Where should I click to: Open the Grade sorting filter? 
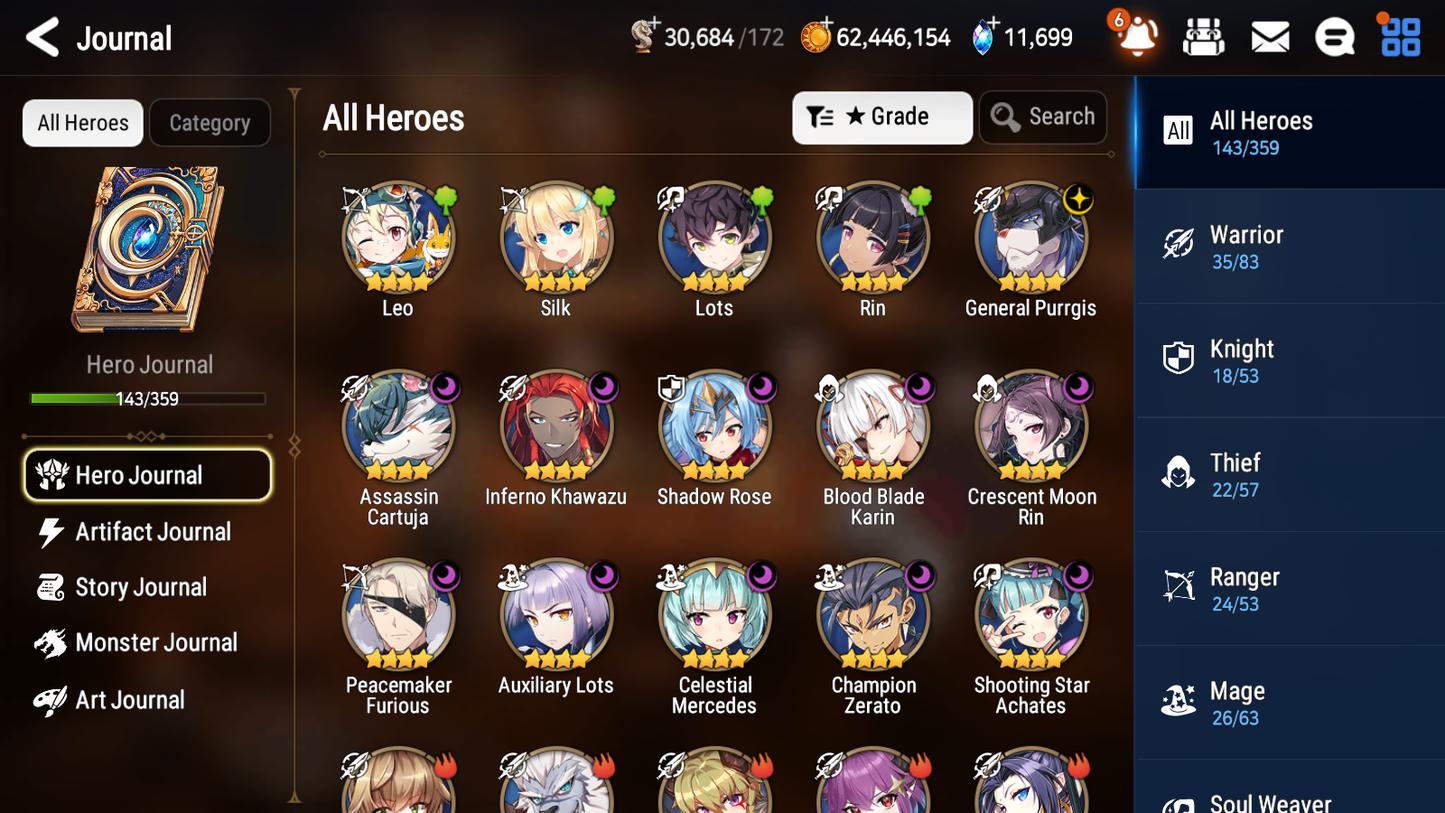[x=882, y=117]
